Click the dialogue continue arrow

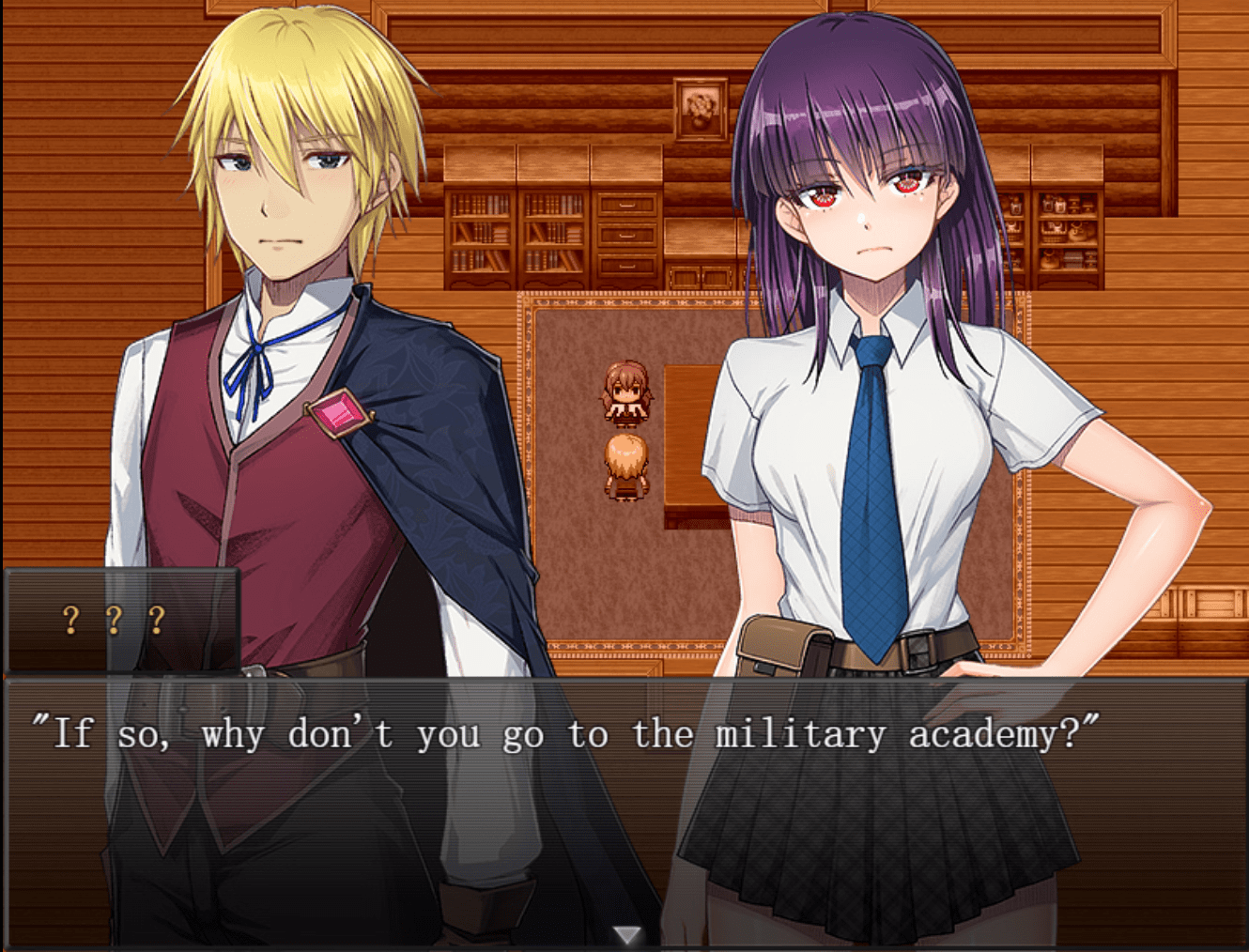coord(626,934)
